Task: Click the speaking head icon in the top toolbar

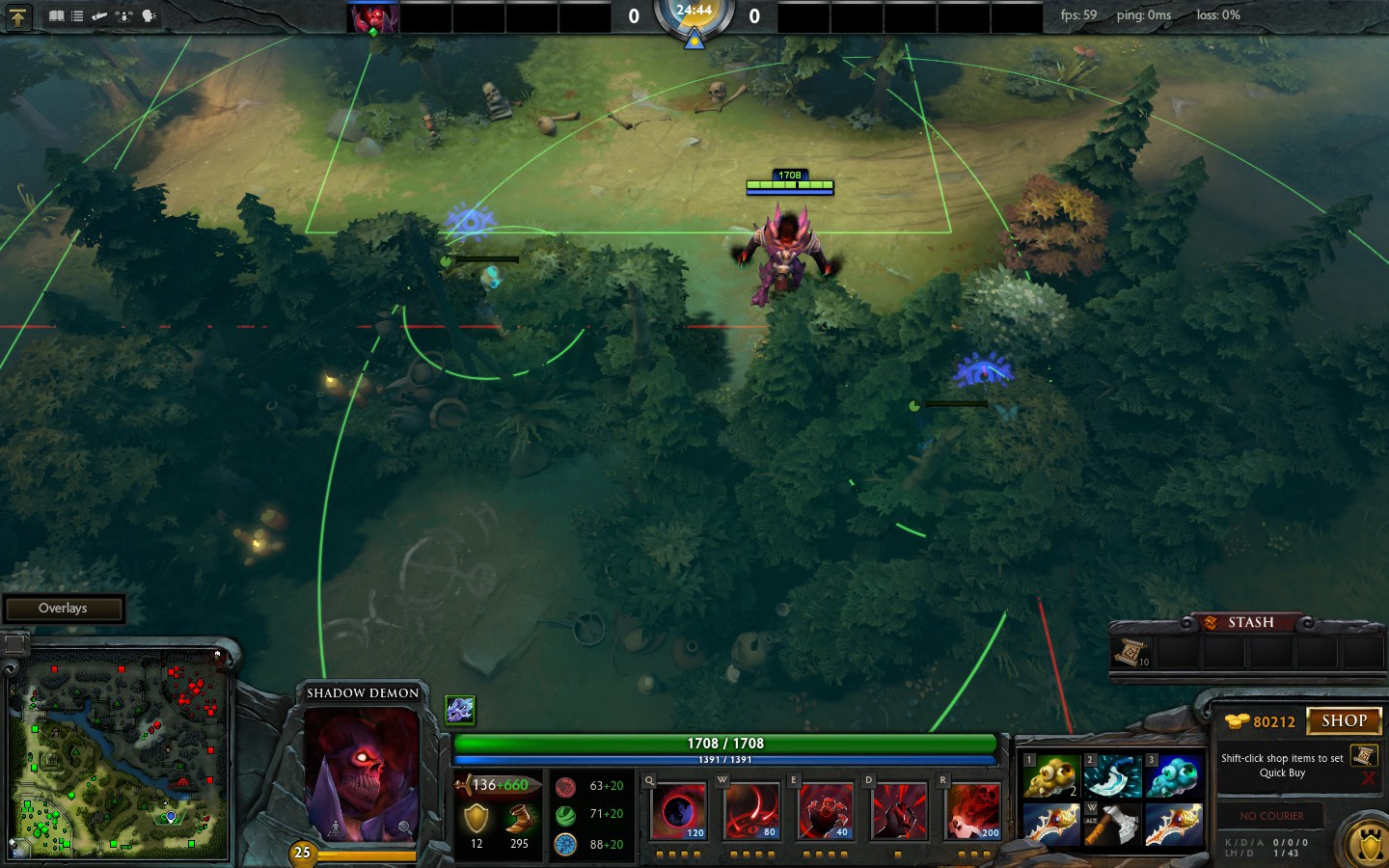Action: coord(149,16)
